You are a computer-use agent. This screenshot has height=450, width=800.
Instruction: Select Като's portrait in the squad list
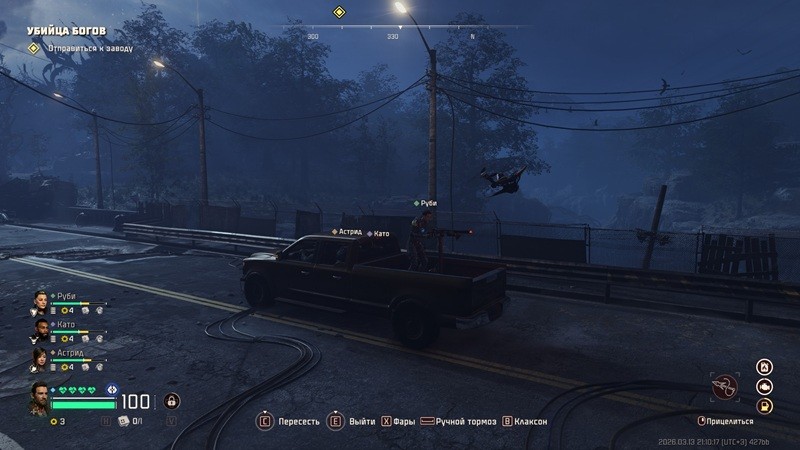[x=40, y=329]
